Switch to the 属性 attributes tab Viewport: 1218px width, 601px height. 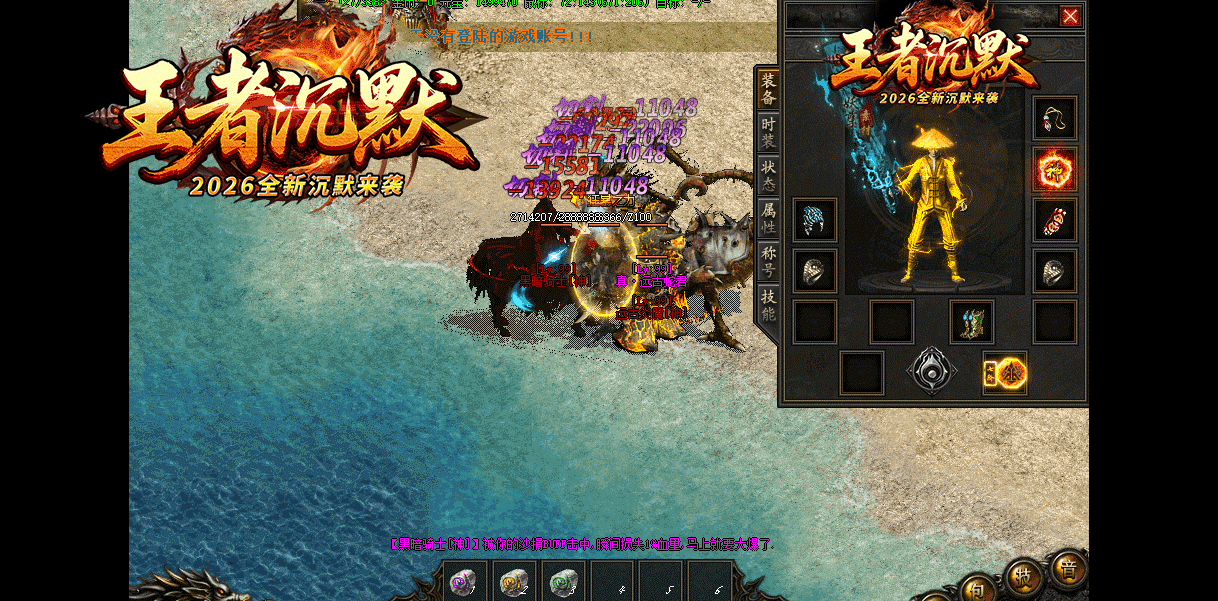pos(768,219)
